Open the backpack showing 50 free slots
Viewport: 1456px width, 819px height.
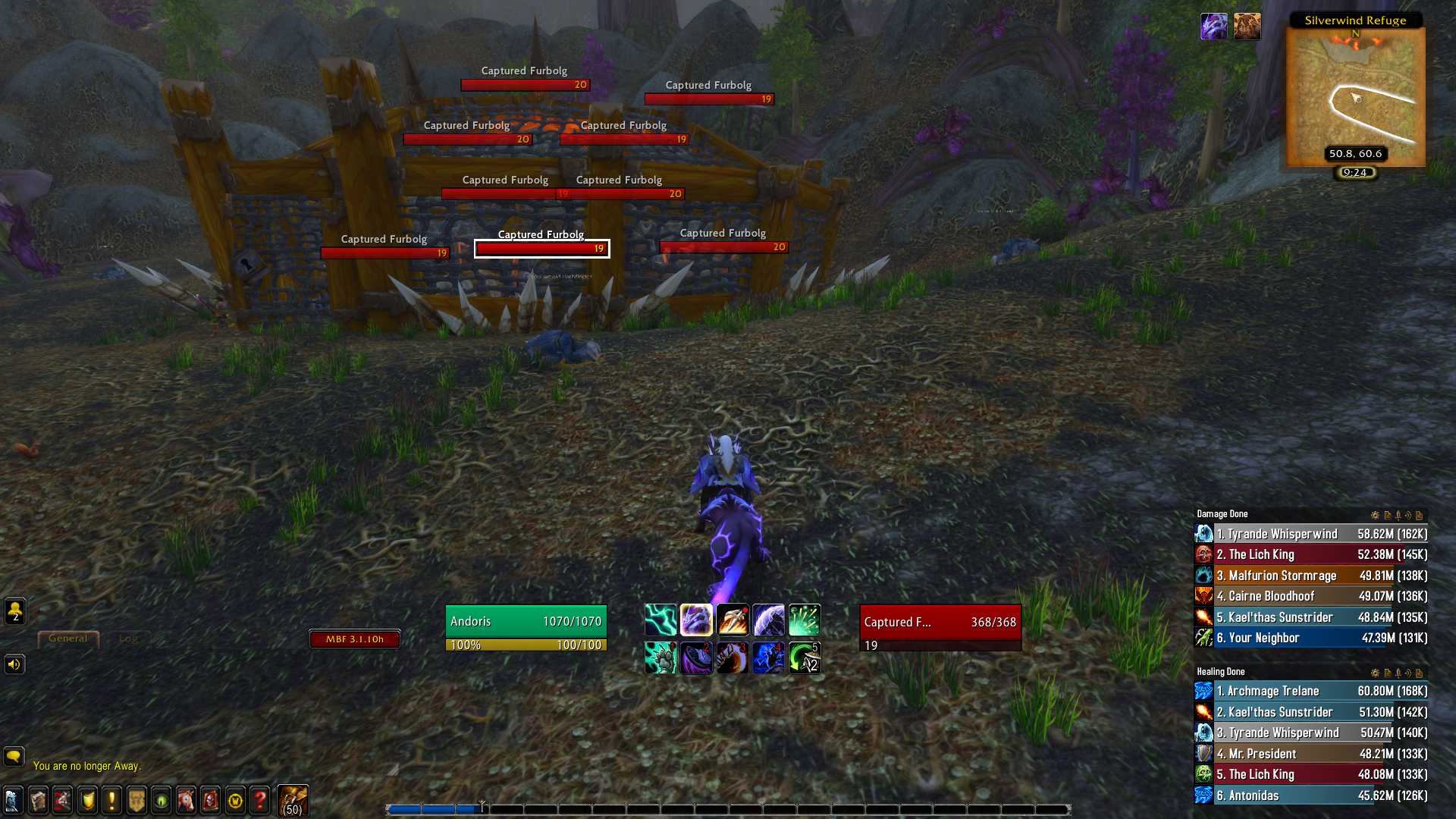292,799
